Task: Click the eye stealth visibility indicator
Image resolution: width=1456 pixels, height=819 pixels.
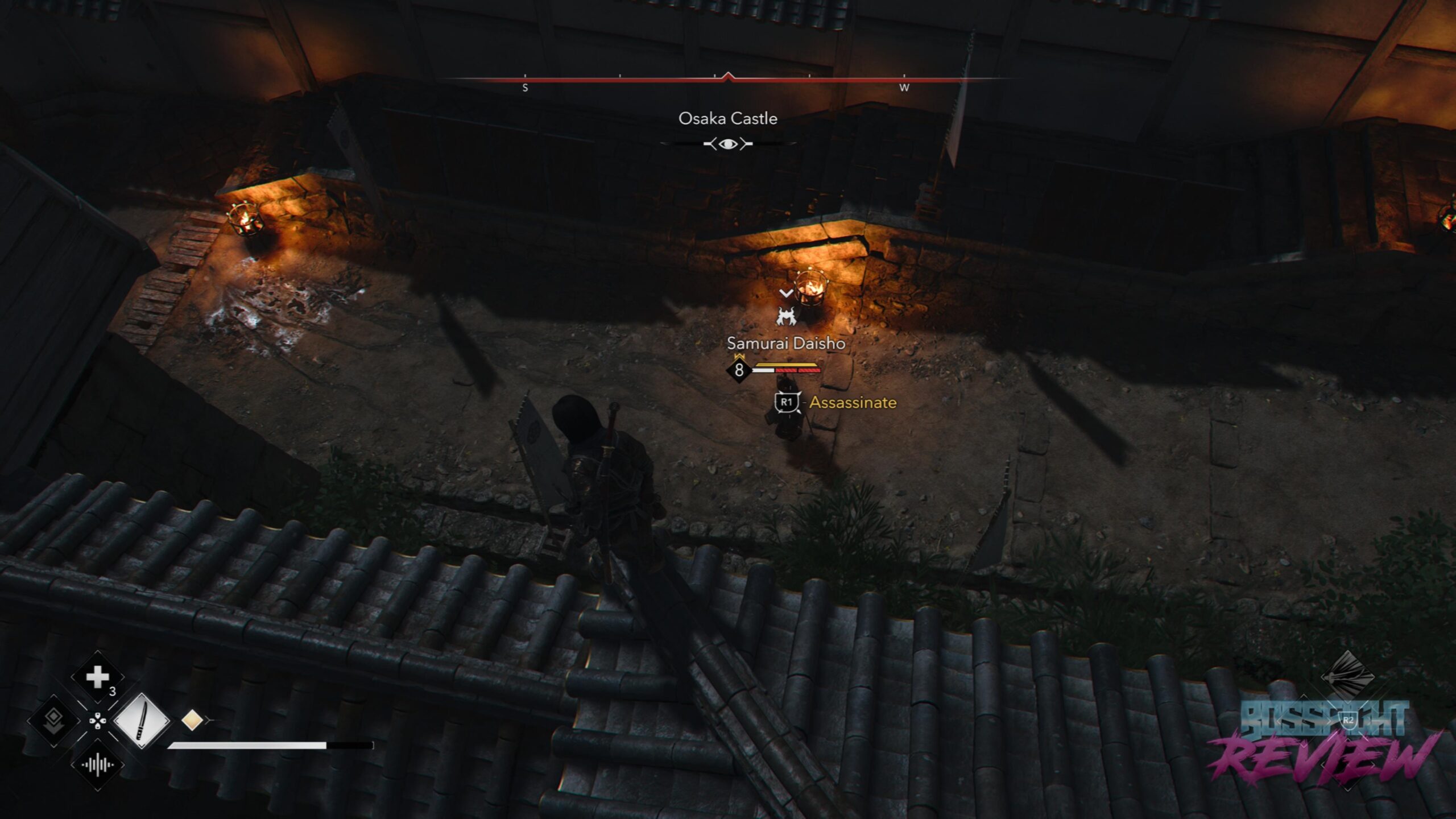Action: 727,144
